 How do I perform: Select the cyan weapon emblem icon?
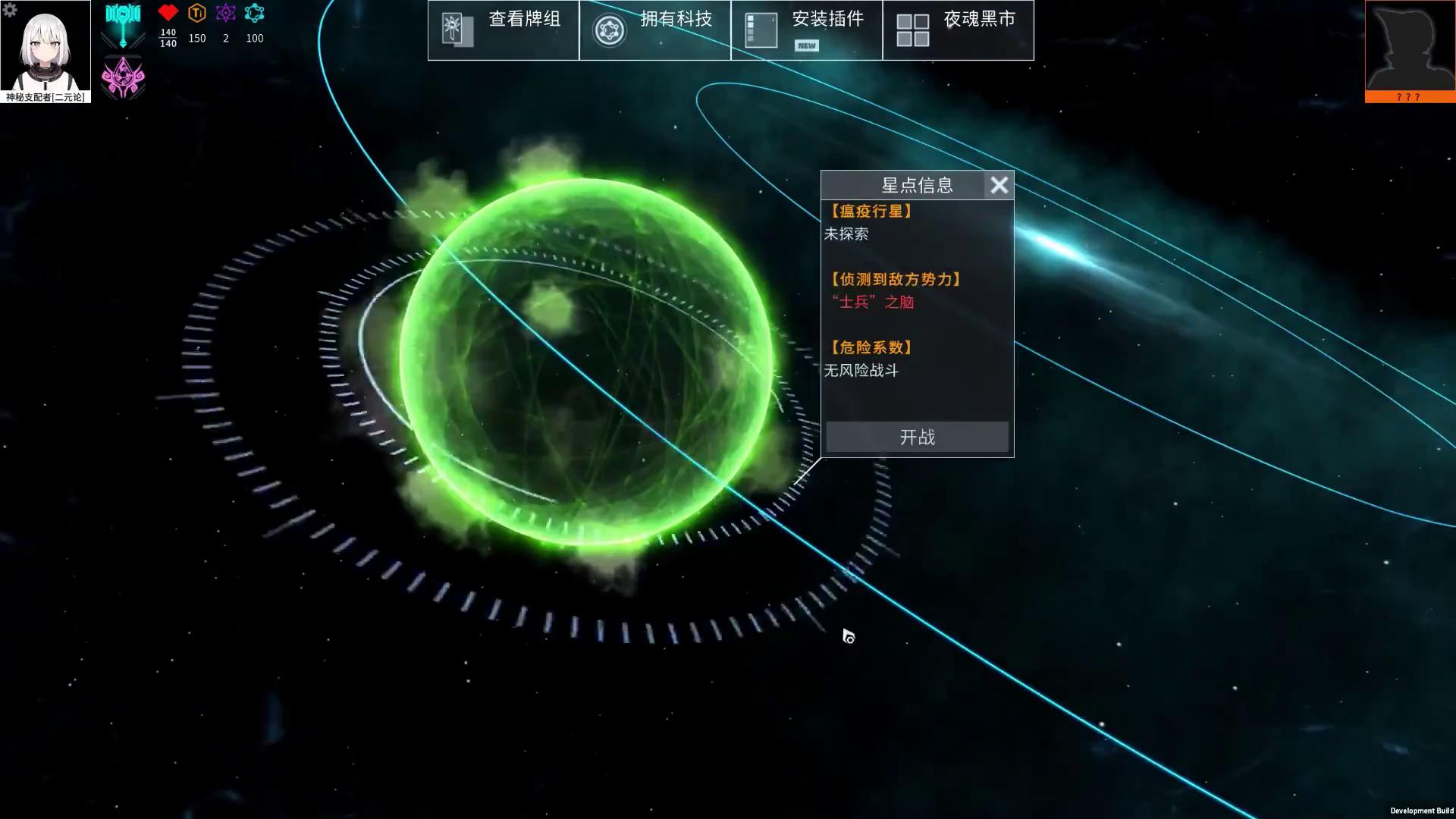click(123, 24)
